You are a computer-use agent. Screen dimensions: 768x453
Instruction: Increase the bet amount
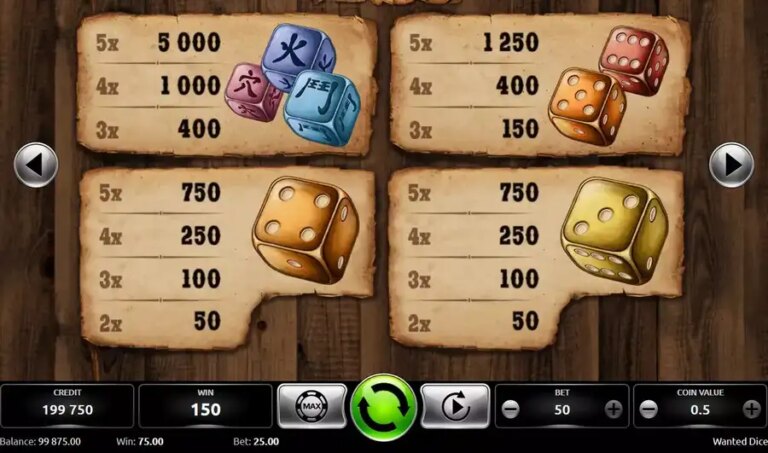click(613, 409)
